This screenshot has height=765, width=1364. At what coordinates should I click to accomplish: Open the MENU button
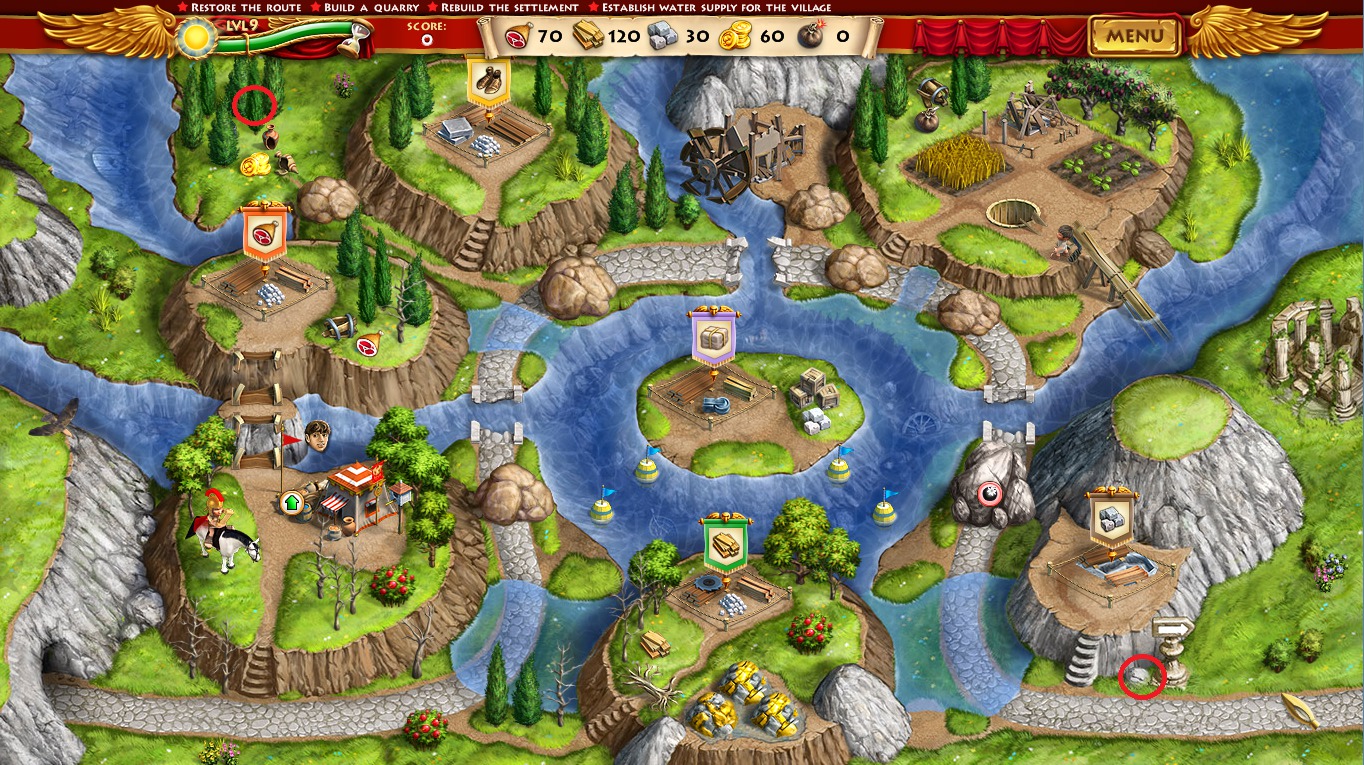point(1134,37)
